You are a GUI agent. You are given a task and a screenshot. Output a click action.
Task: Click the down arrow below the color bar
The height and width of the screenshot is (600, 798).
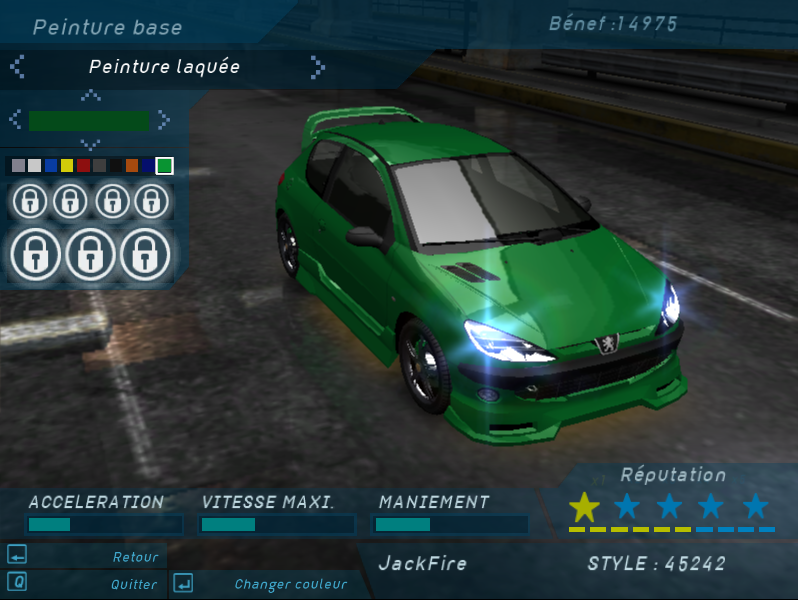click(90, 144)
